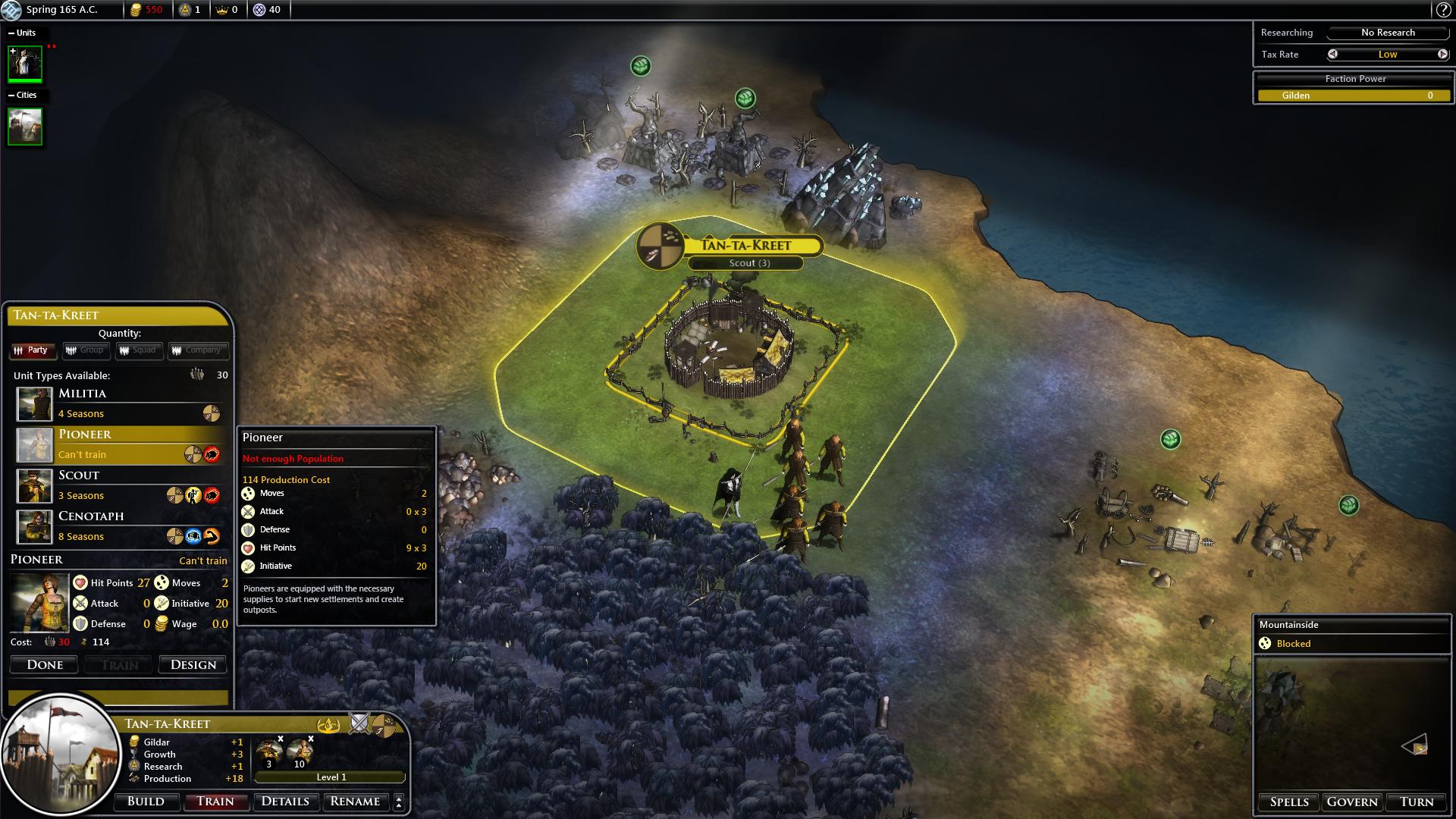The height and width of the screenshot is (819, 1456).
Task: Open the research selection bar
Action: point(1388,33)
